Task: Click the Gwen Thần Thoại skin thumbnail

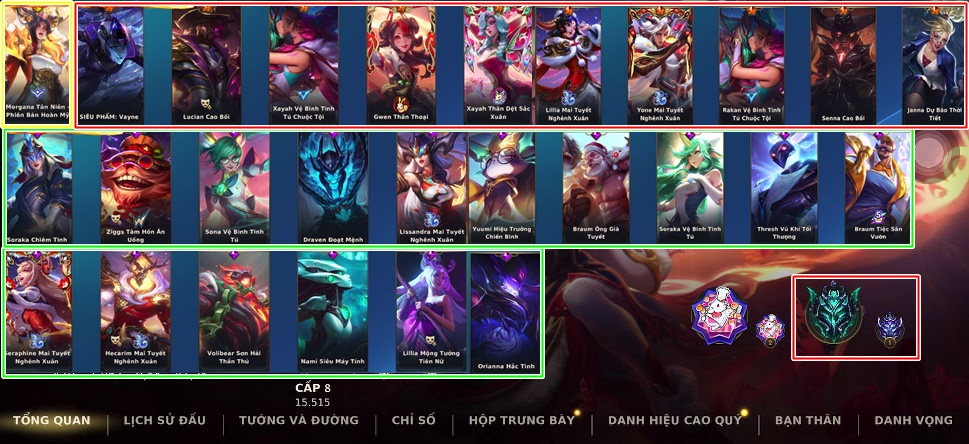Action: pos(400,63)
